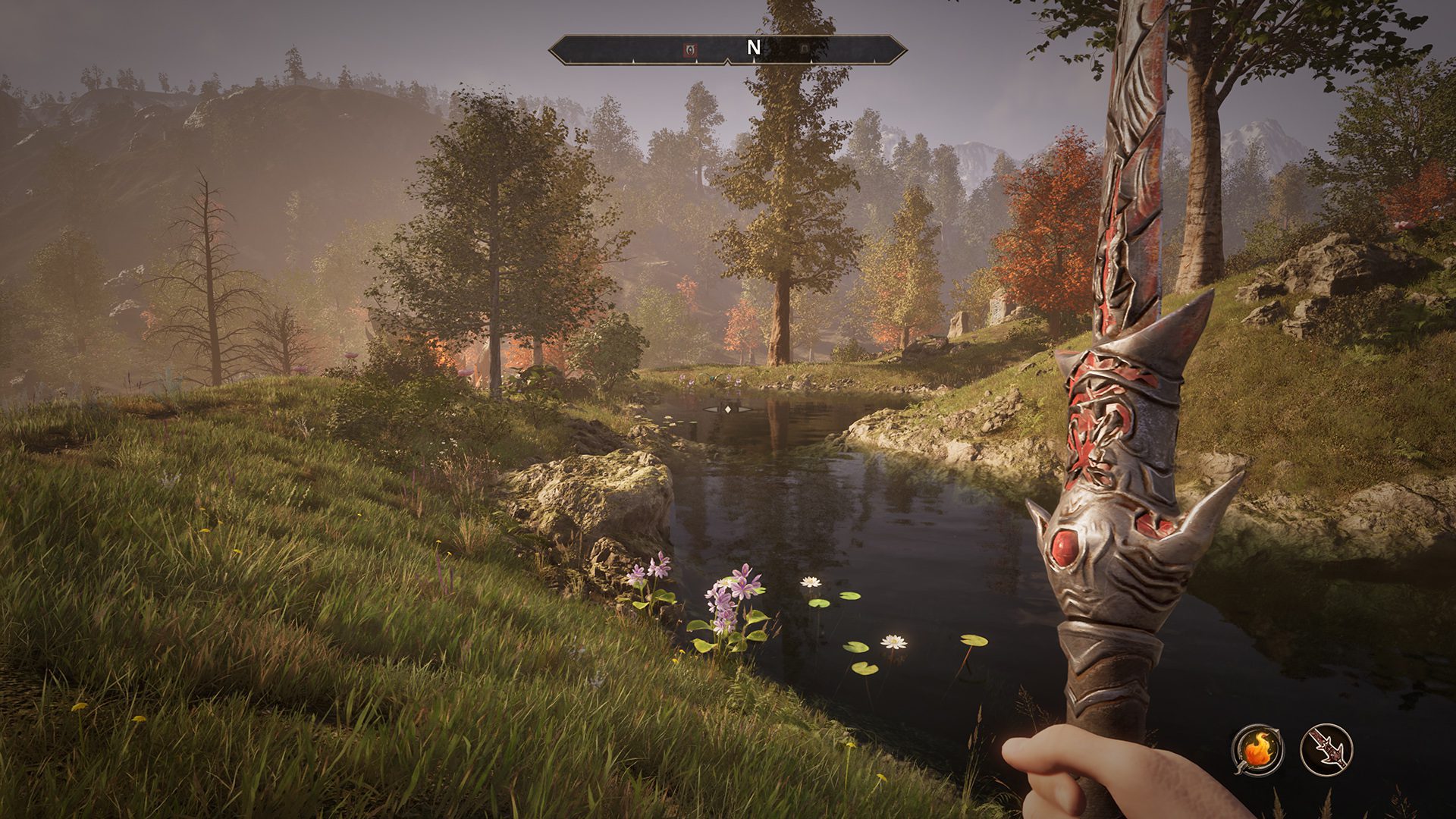The width and height of the screenshot is (1456, 819).
Task: Click the equipped Daedric sword icon
Action: click(1326, 749)
